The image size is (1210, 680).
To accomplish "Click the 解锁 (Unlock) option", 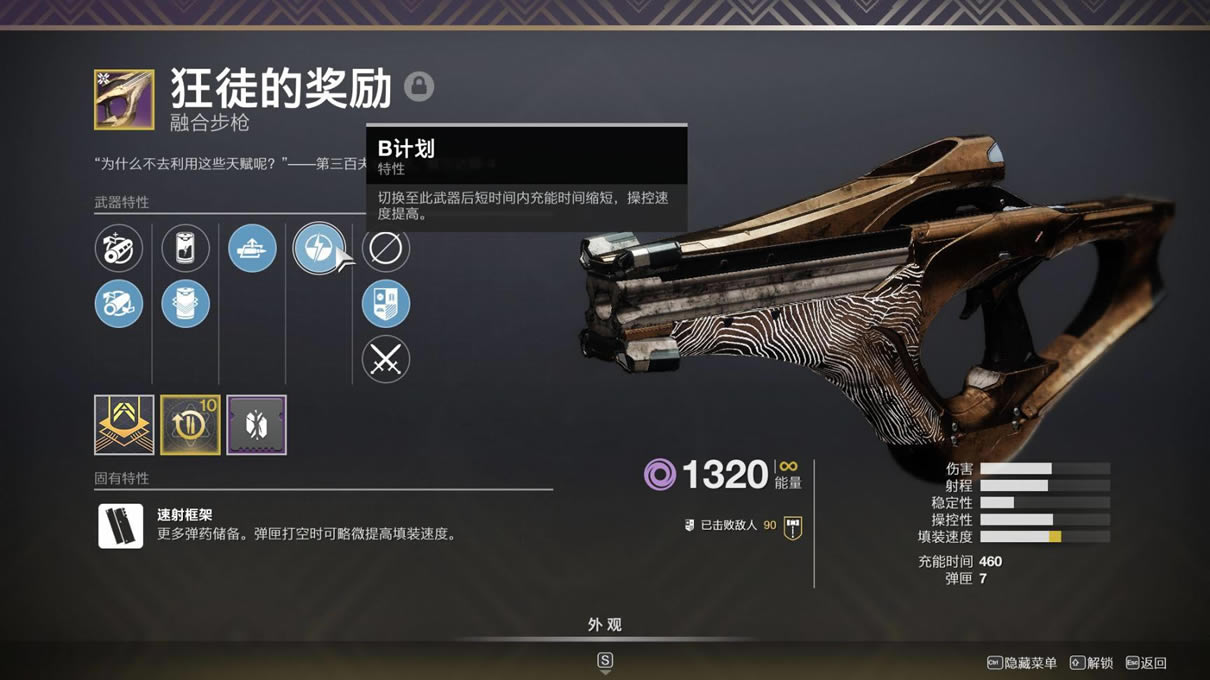I will pos(1092,663).
